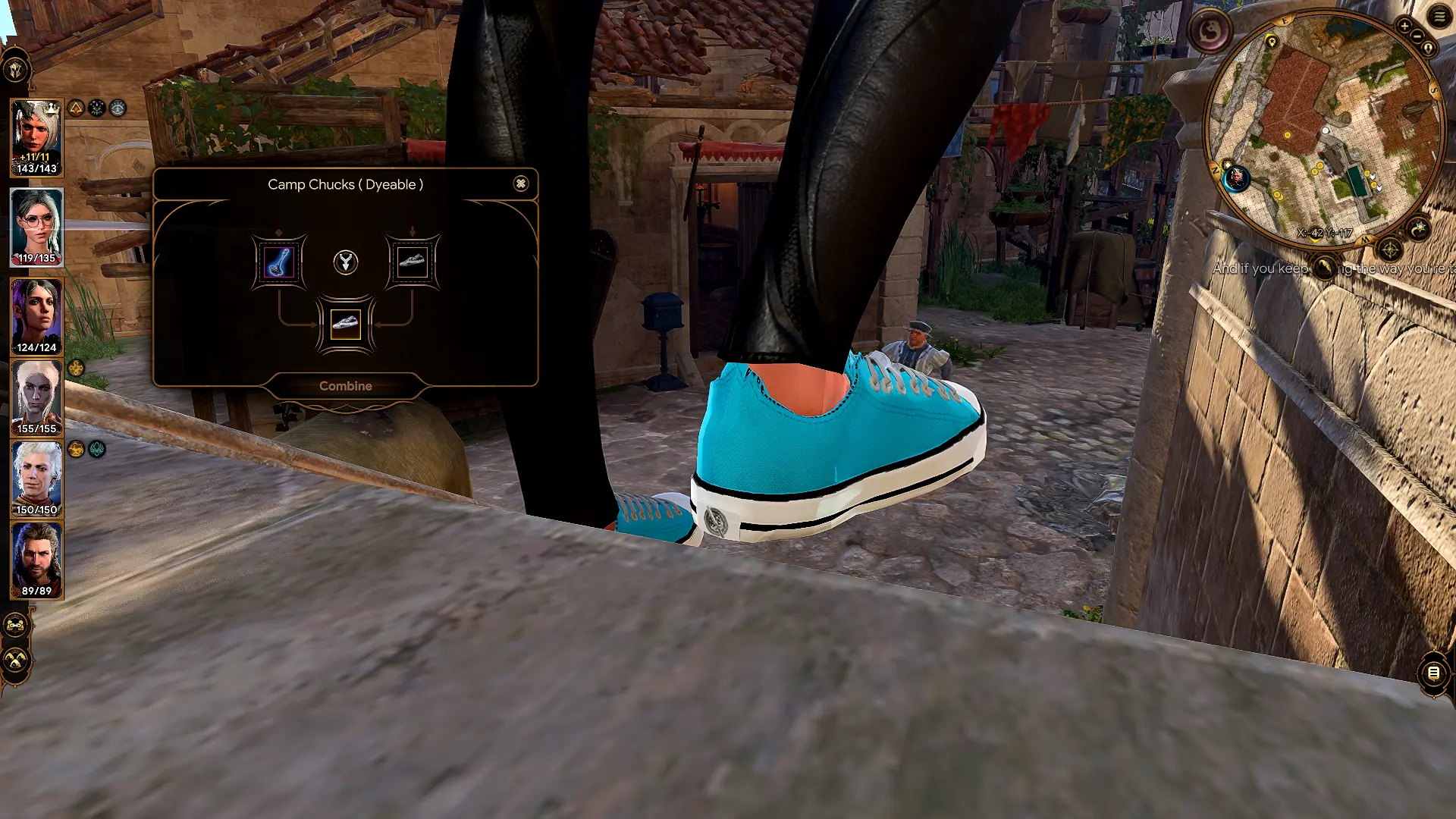The width and height of the screenshot is (1456, 819).
Task: Click the moon rest icon beside the minimap
Action: (x=1419, y=228)
